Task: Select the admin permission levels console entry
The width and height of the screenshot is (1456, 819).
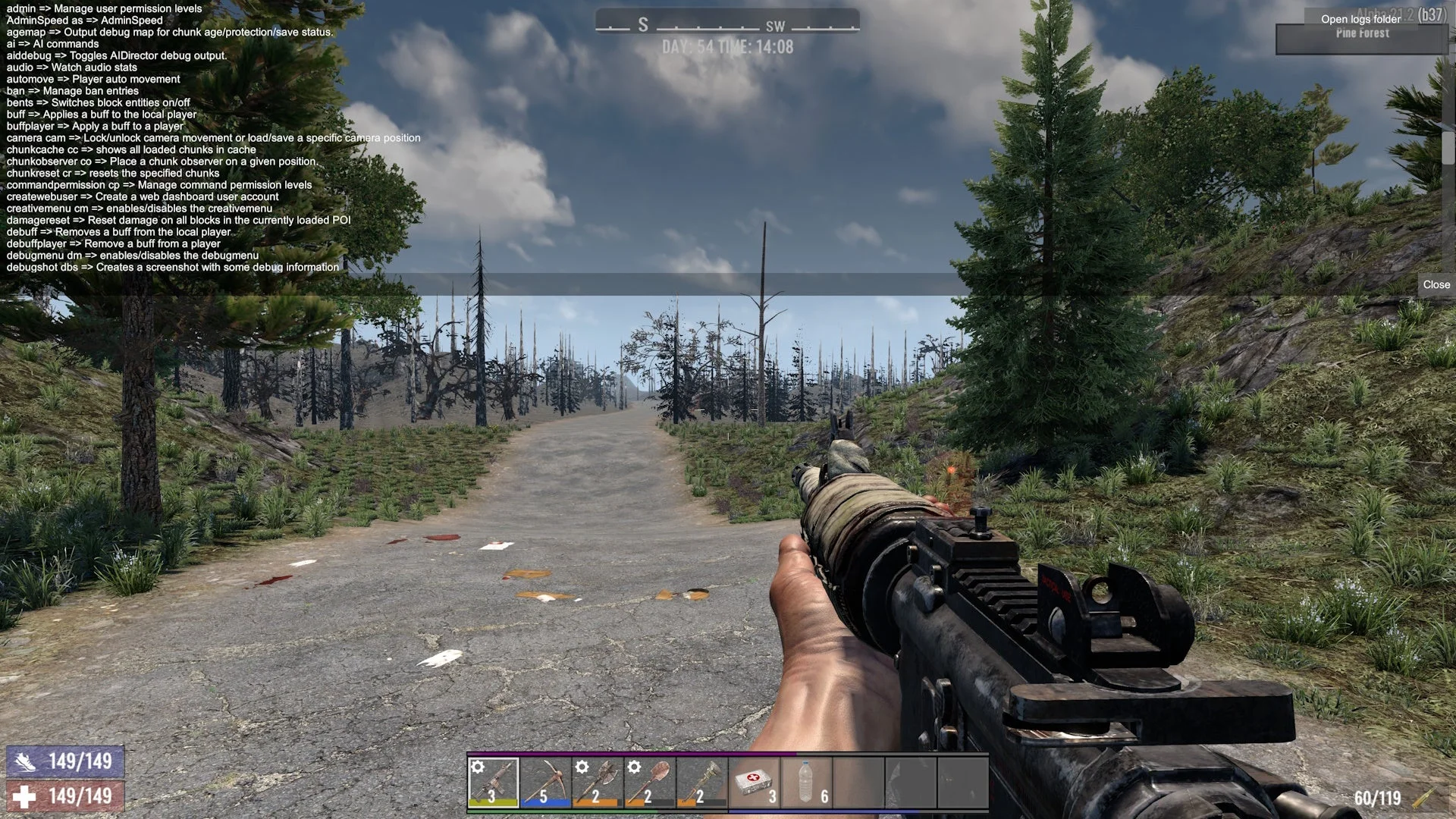Action: tap(101, 8)
